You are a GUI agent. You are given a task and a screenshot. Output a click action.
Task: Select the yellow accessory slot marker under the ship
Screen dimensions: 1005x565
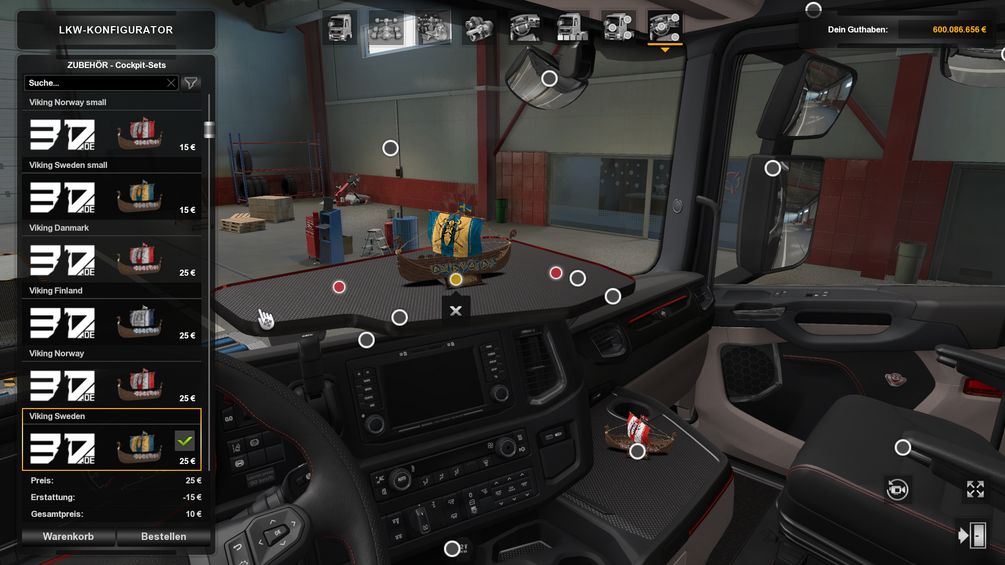(x=456, y=280)
